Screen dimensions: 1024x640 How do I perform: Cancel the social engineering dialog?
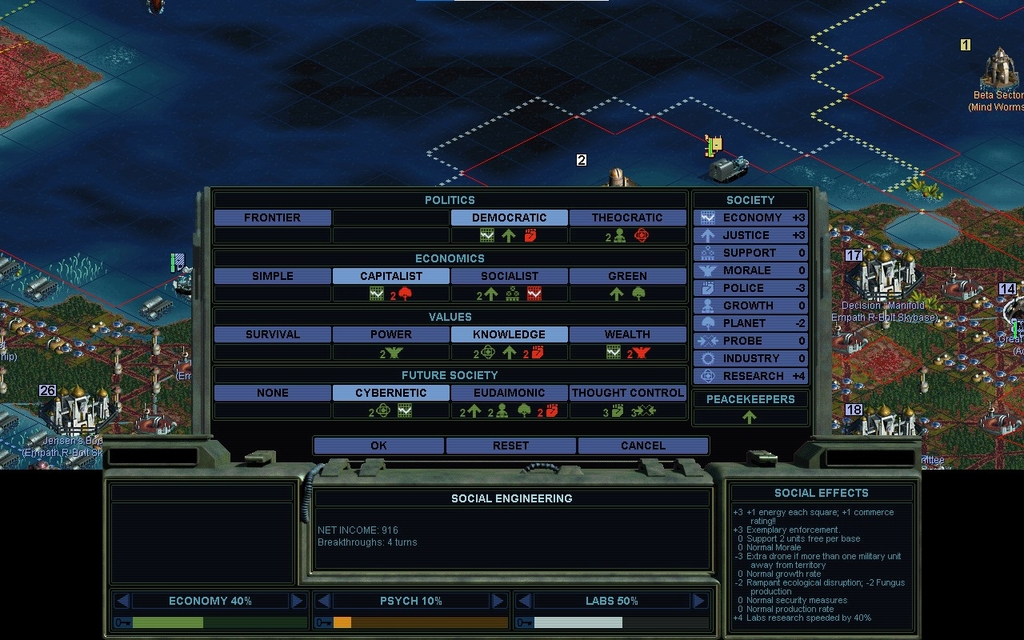[642, 445]
